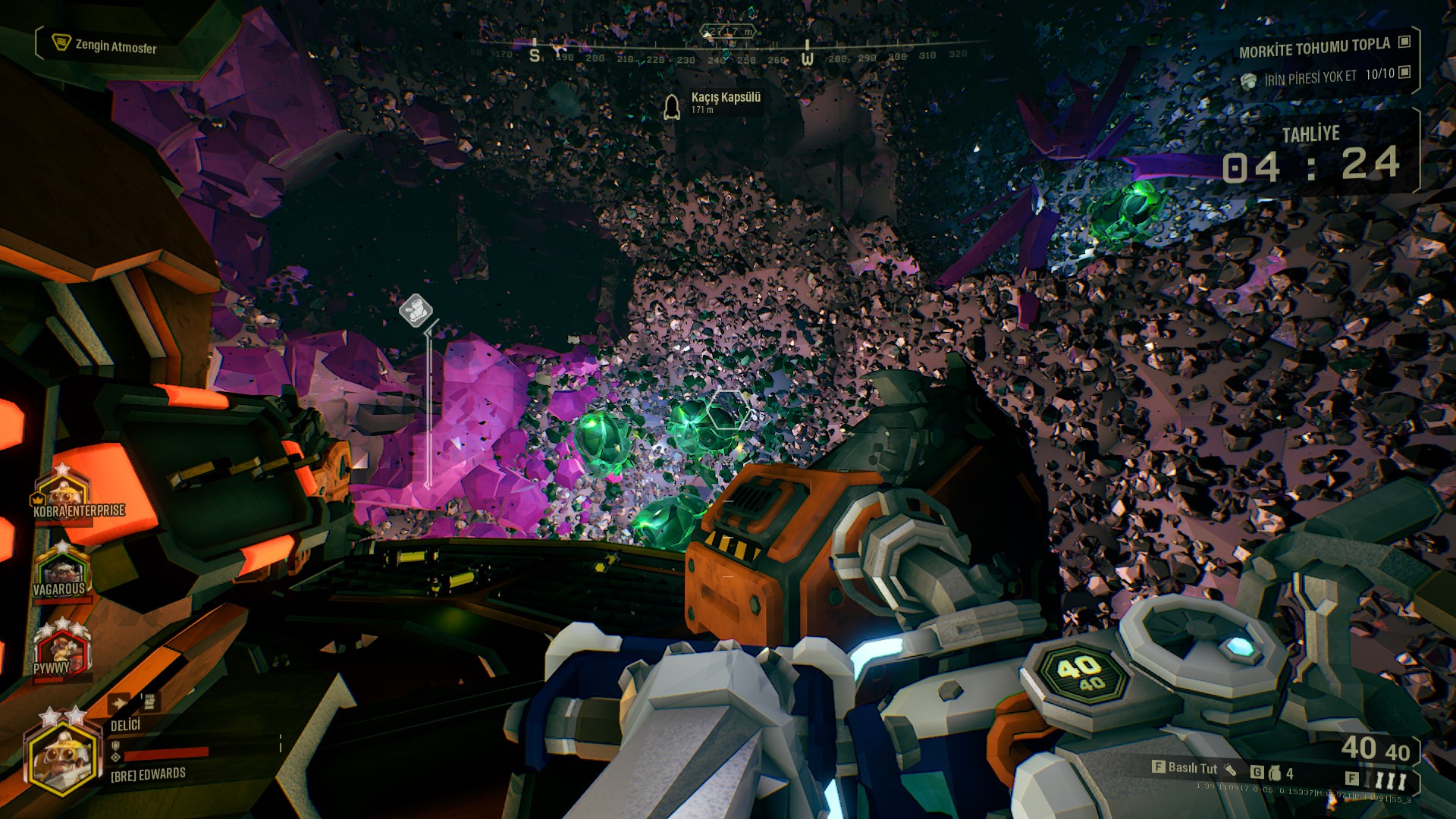Select the diamond waypoint marker icon
1456x819 pixels.
[x=416, y=310]
